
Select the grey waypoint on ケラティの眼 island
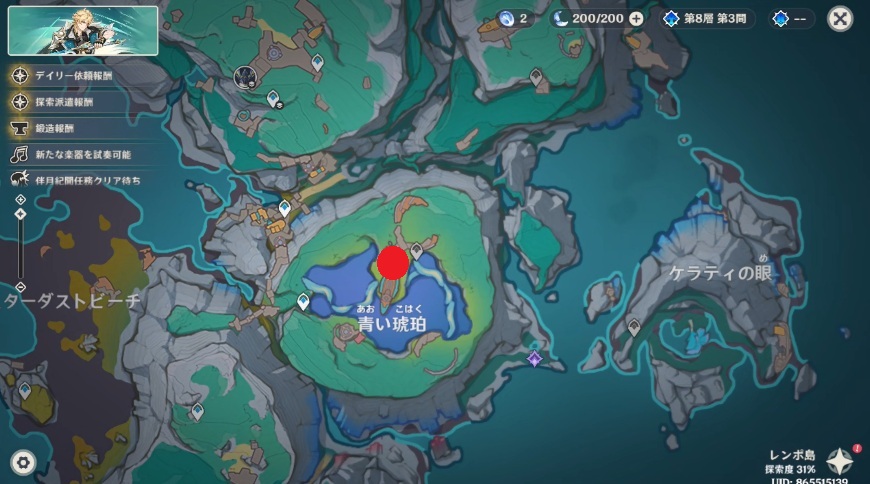click(634, 326)
